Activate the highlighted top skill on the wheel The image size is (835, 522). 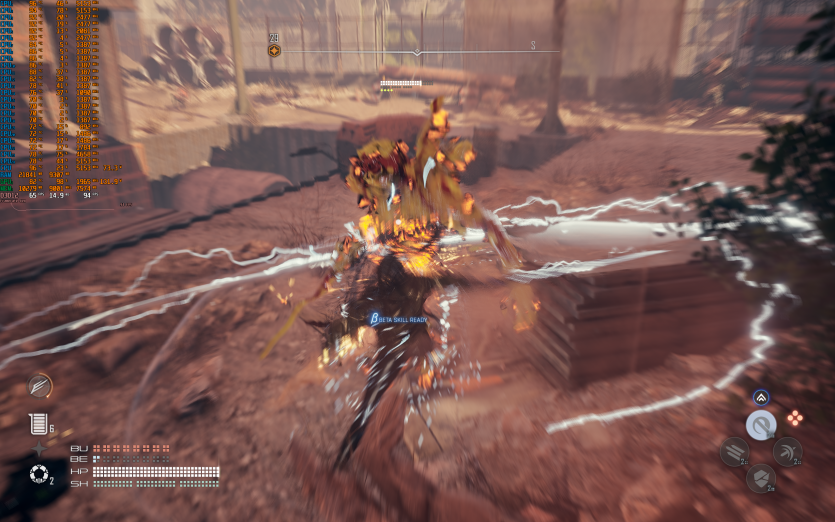coord(761,425)
